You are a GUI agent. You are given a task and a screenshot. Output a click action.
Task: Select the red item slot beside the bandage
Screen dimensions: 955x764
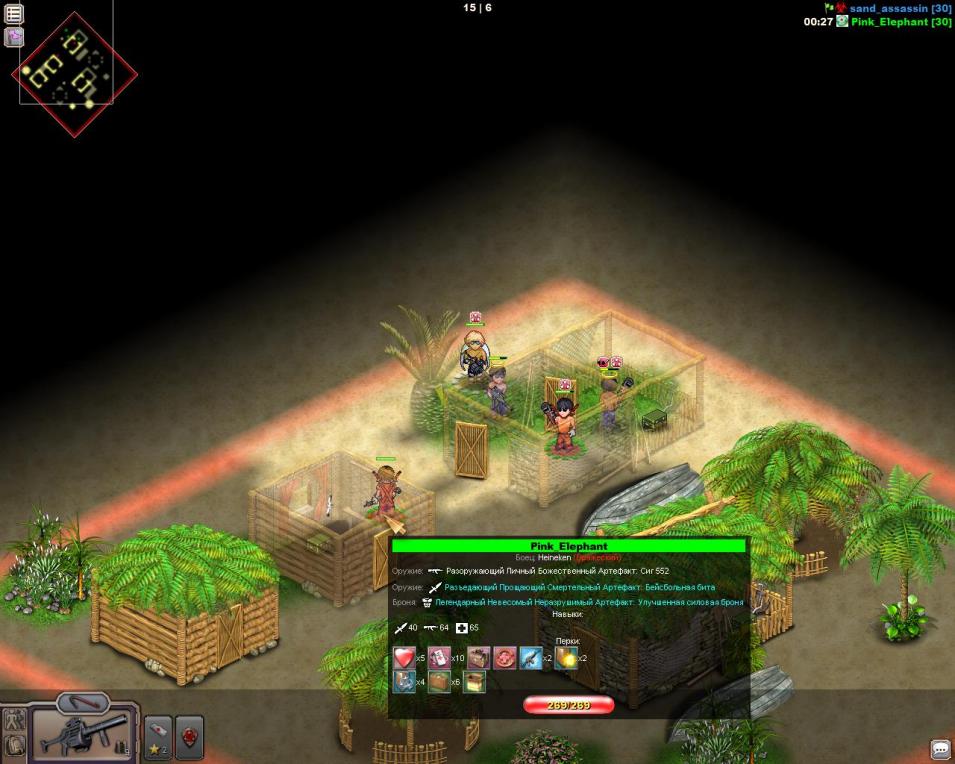pyautogui.click(x=190, y=737)
